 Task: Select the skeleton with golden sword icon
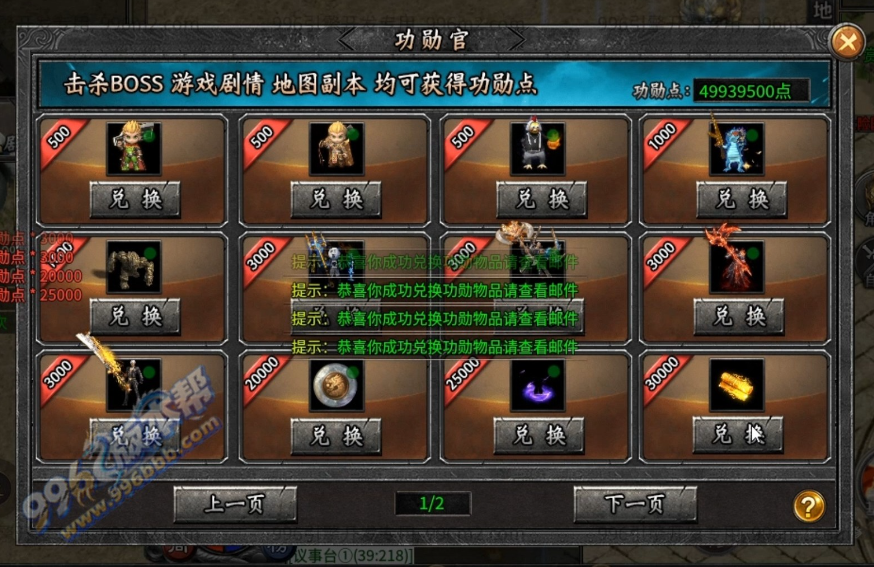coord(134,385)
